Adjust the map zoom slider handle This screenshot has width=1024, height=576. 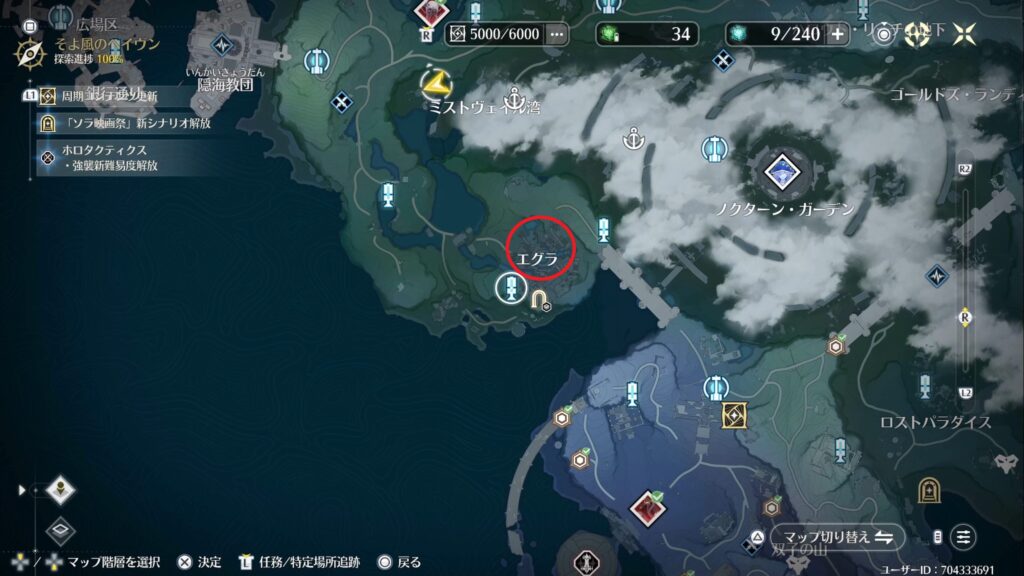point(965,316)
